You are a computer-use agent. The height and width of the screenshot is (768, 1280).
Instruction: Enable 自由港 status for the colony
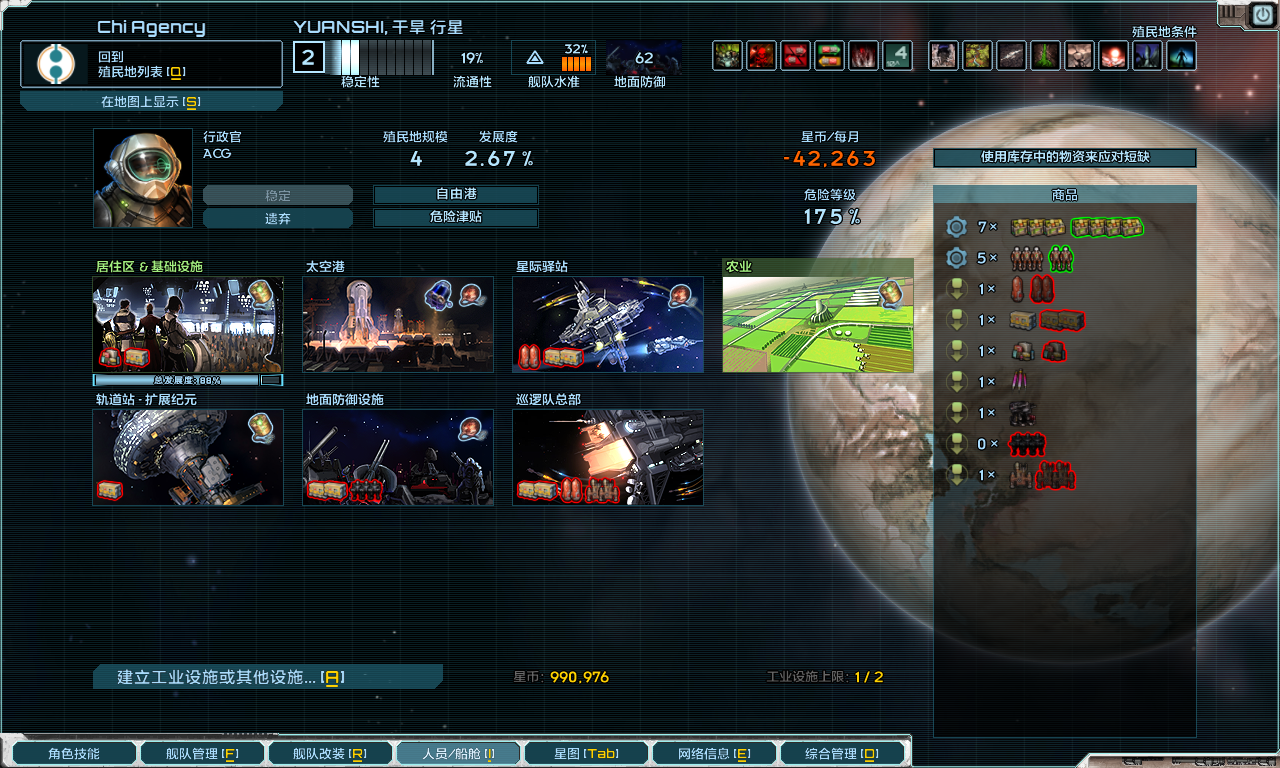point(455,195)
